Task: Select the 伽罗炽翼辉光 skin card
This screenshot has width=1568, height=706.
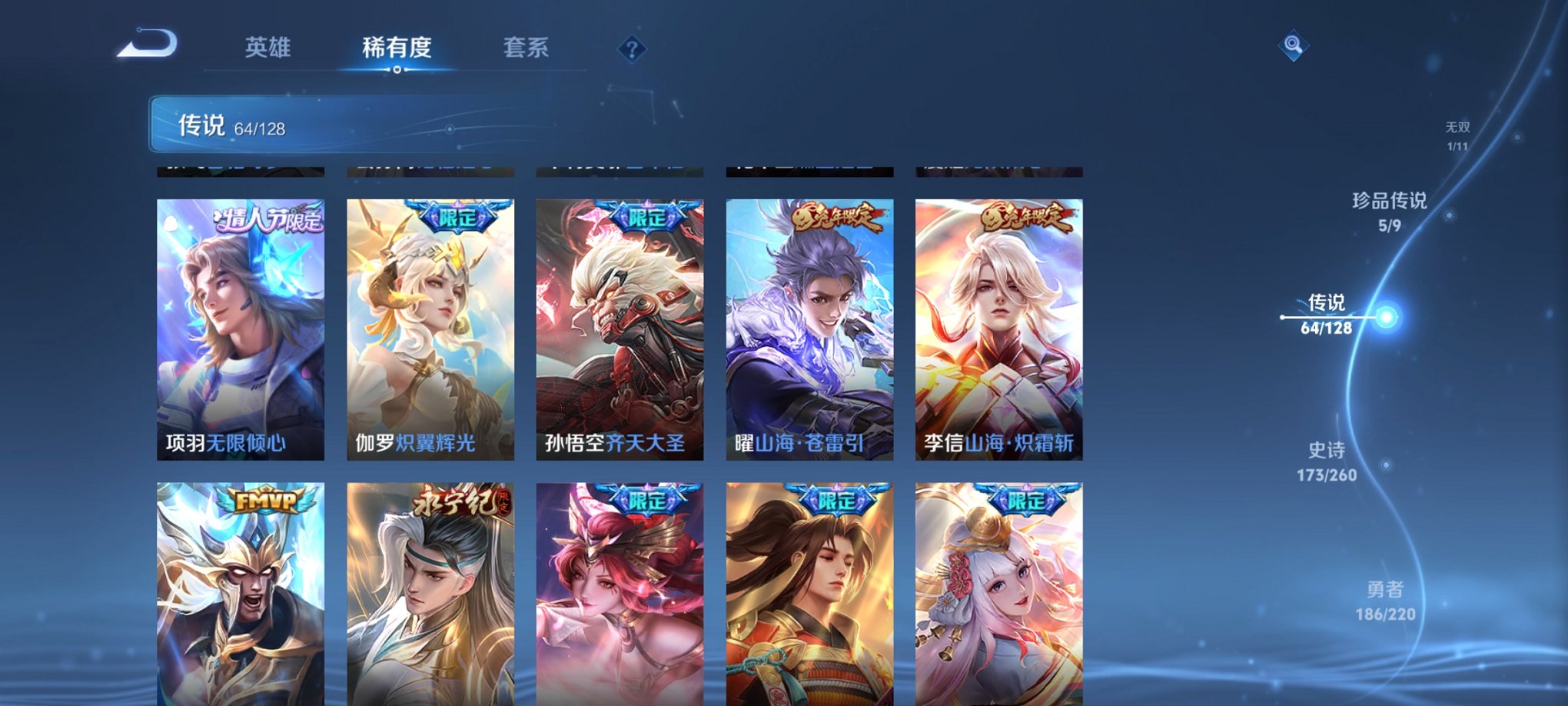Action: pos(429,323)
